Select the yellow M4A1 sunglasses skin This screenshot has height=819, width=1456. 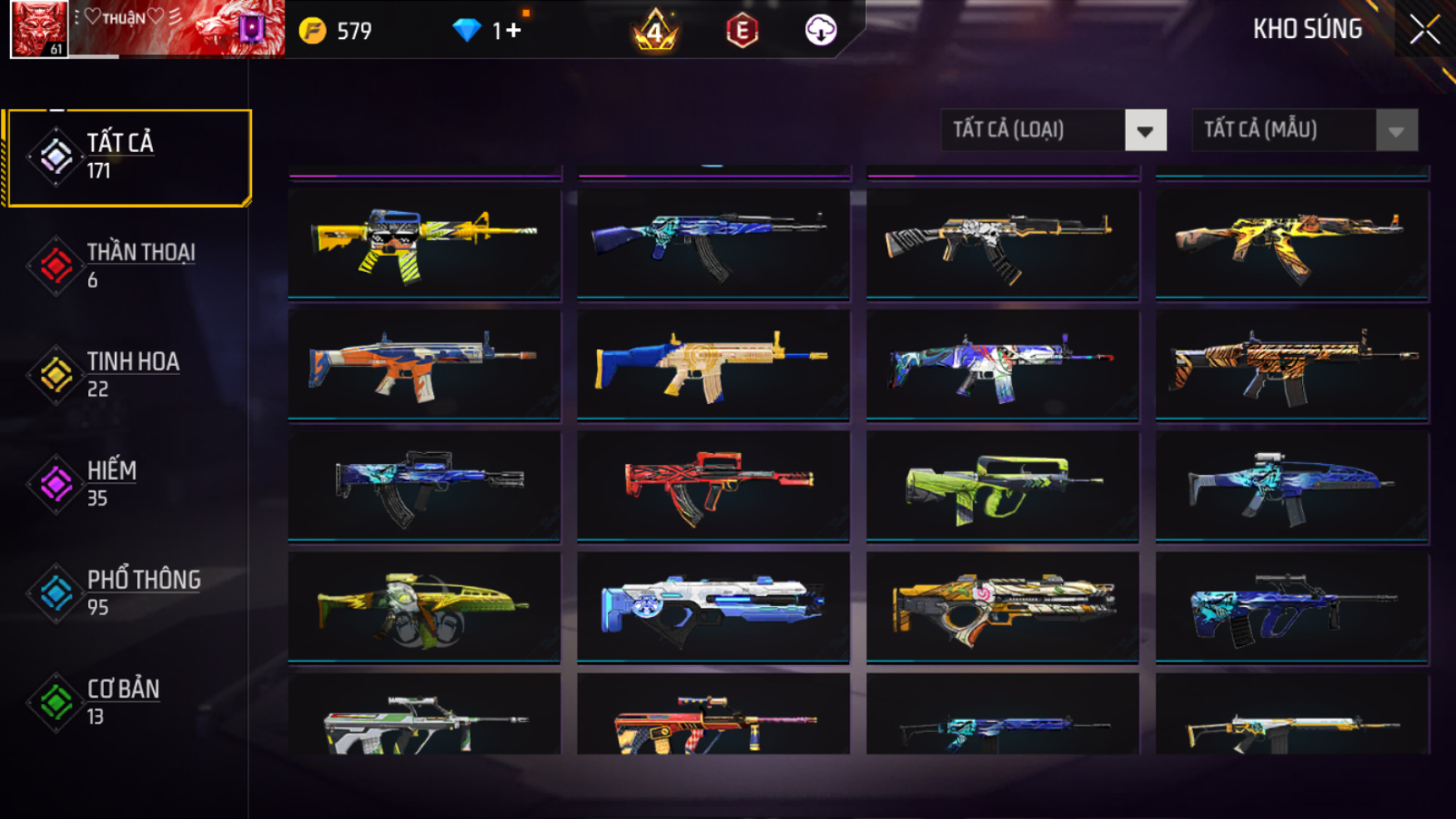[x=424, y=243]
